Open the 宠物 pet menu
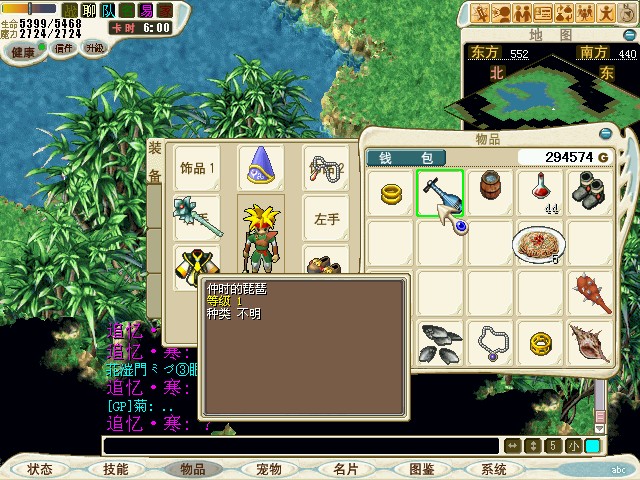Image resolution: width=640 pixels, height=480 pixels. pos(268,468)
